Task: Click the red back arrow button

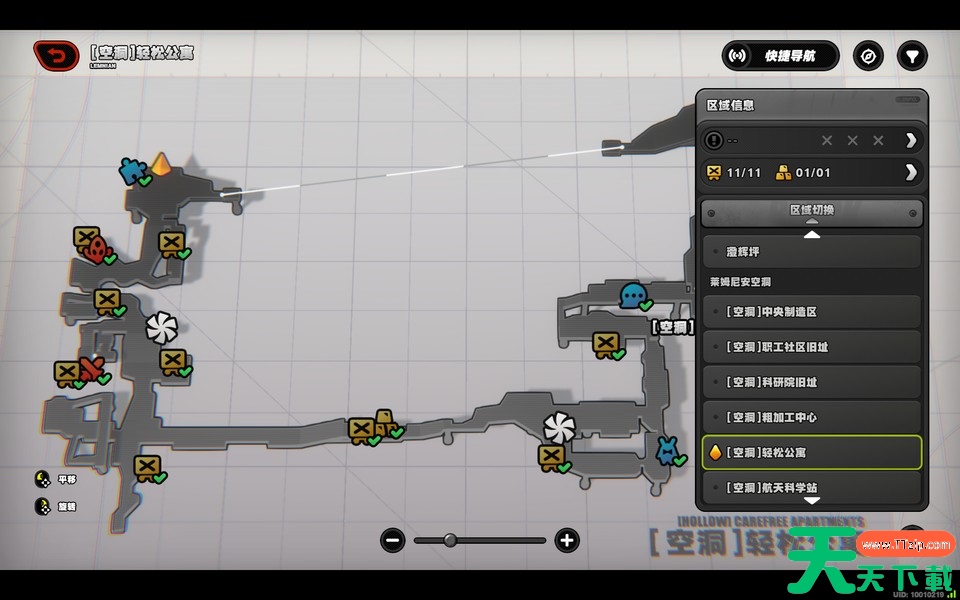Action: (x=56, y=55)
